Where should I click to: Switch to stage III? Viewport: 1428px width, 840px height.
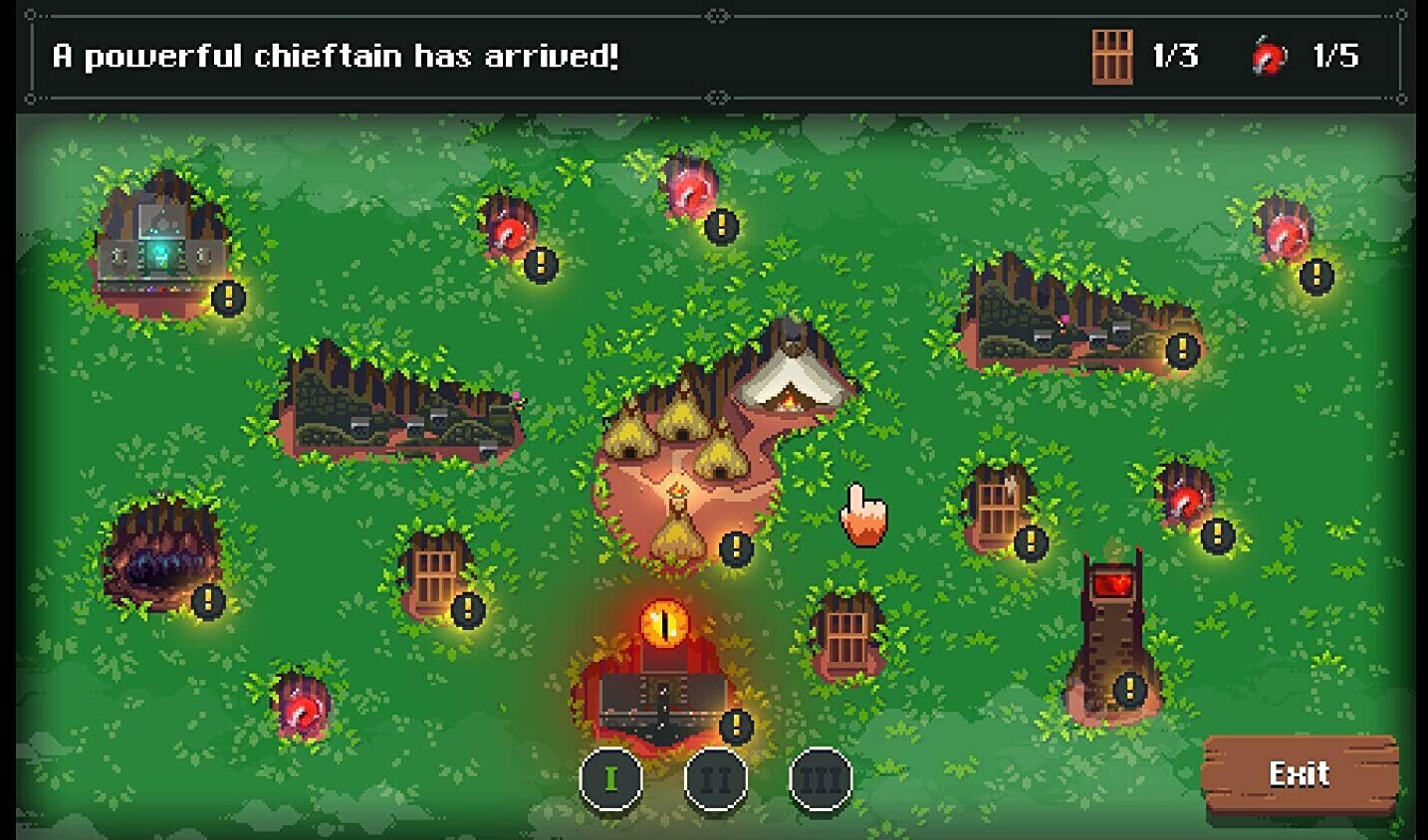[x=821, y=778]
